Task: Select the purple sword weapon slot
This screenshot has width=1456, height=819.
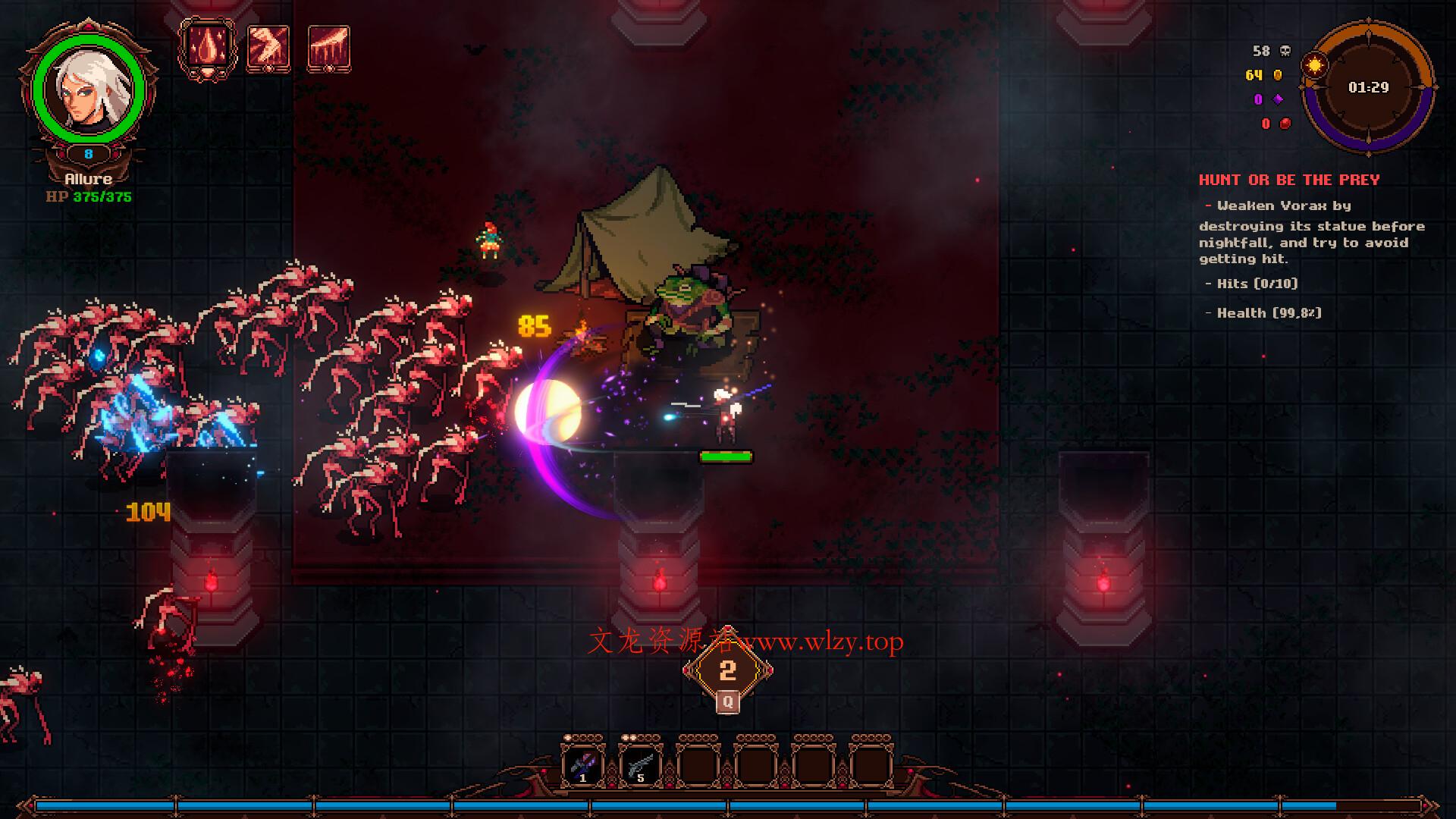Action: [x=582, y=766]
